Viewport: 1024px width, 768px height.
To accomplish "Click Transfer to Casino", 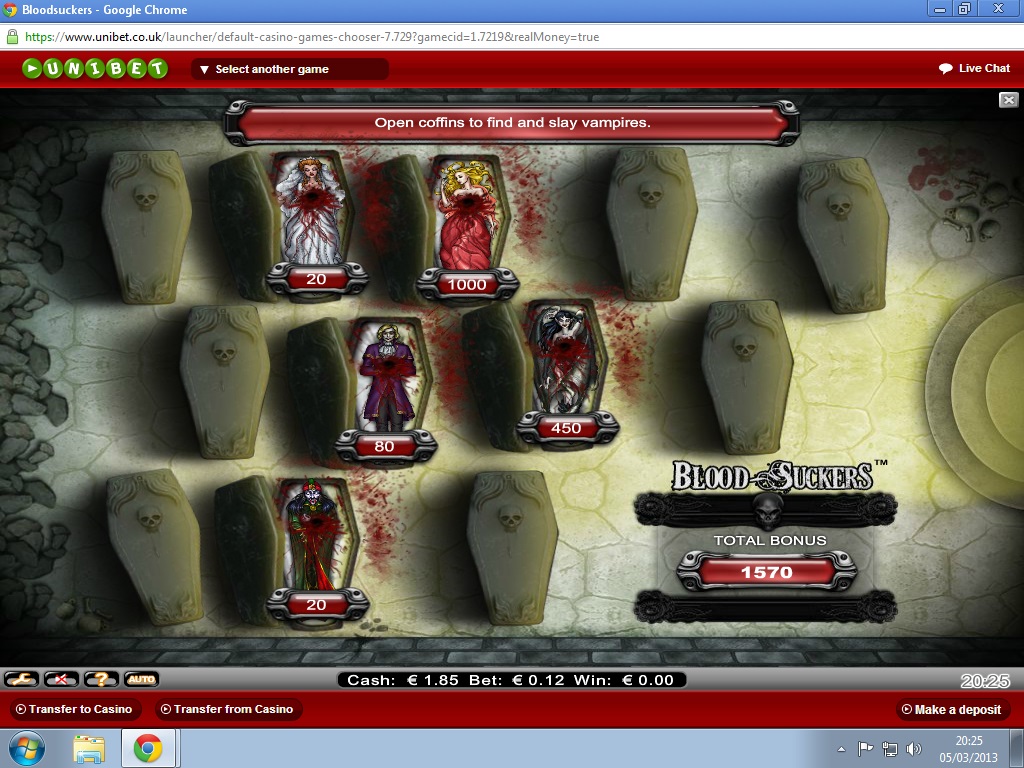I will 76,709.
